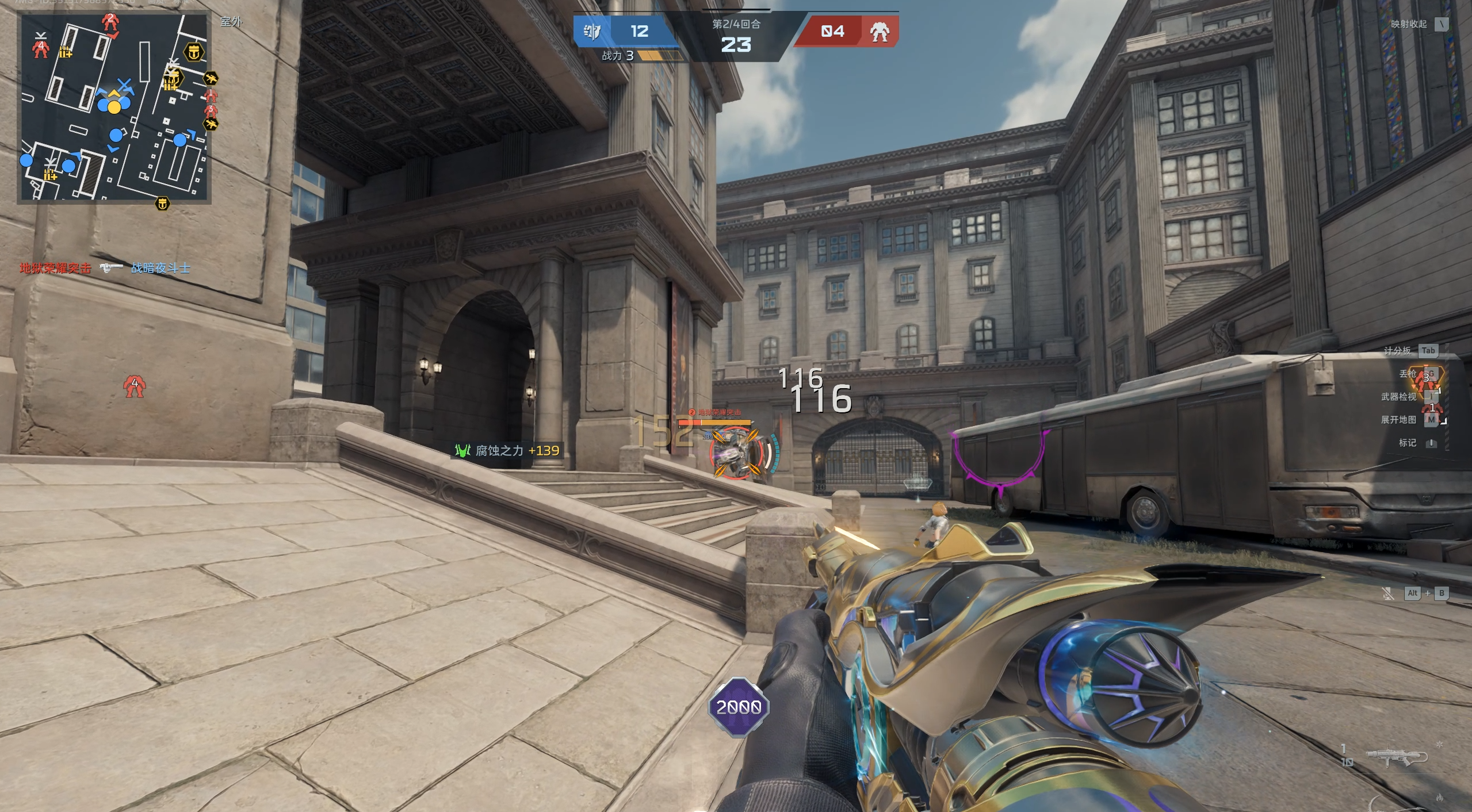Click the red mech team emblem
The height and width of the screenshot is (812, 1472).
879,32
